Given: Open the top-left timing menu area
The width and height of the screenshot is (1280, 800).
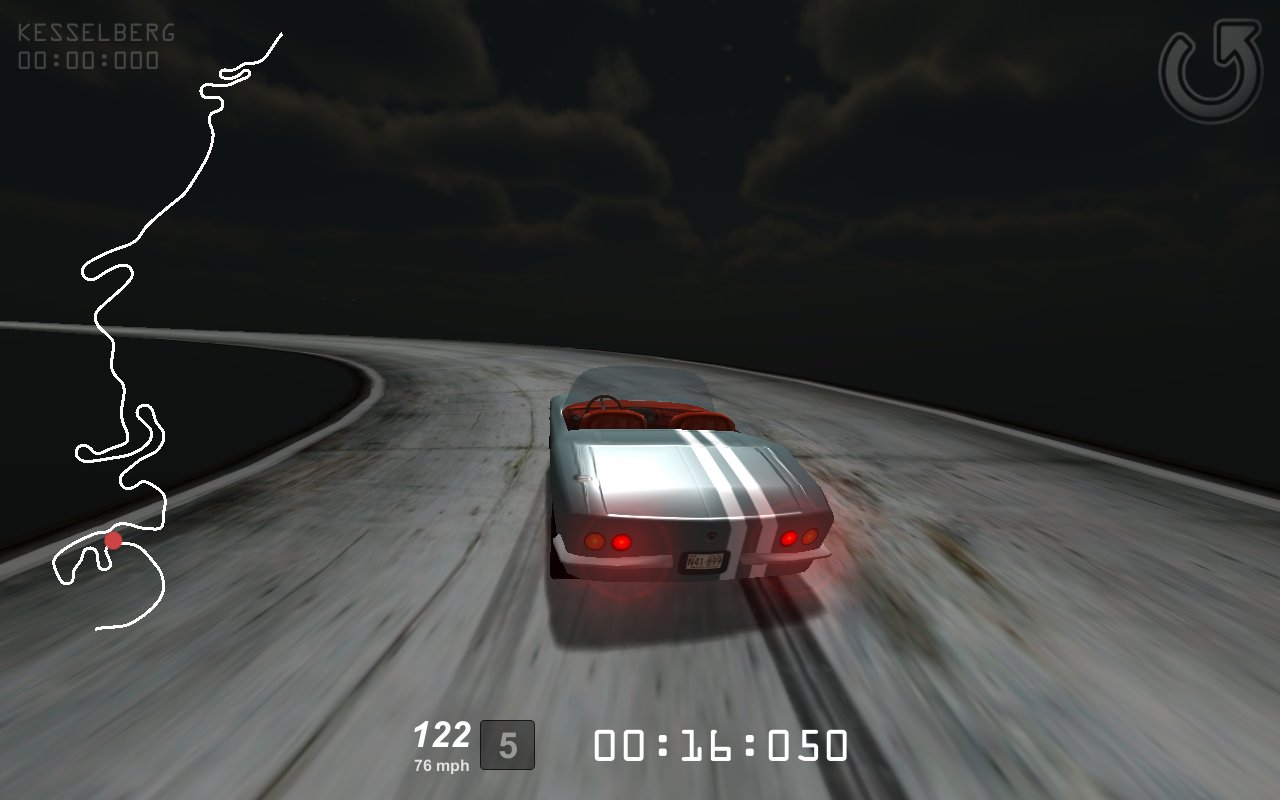Looking at the screenshot, I should click(x=93, y=45).
